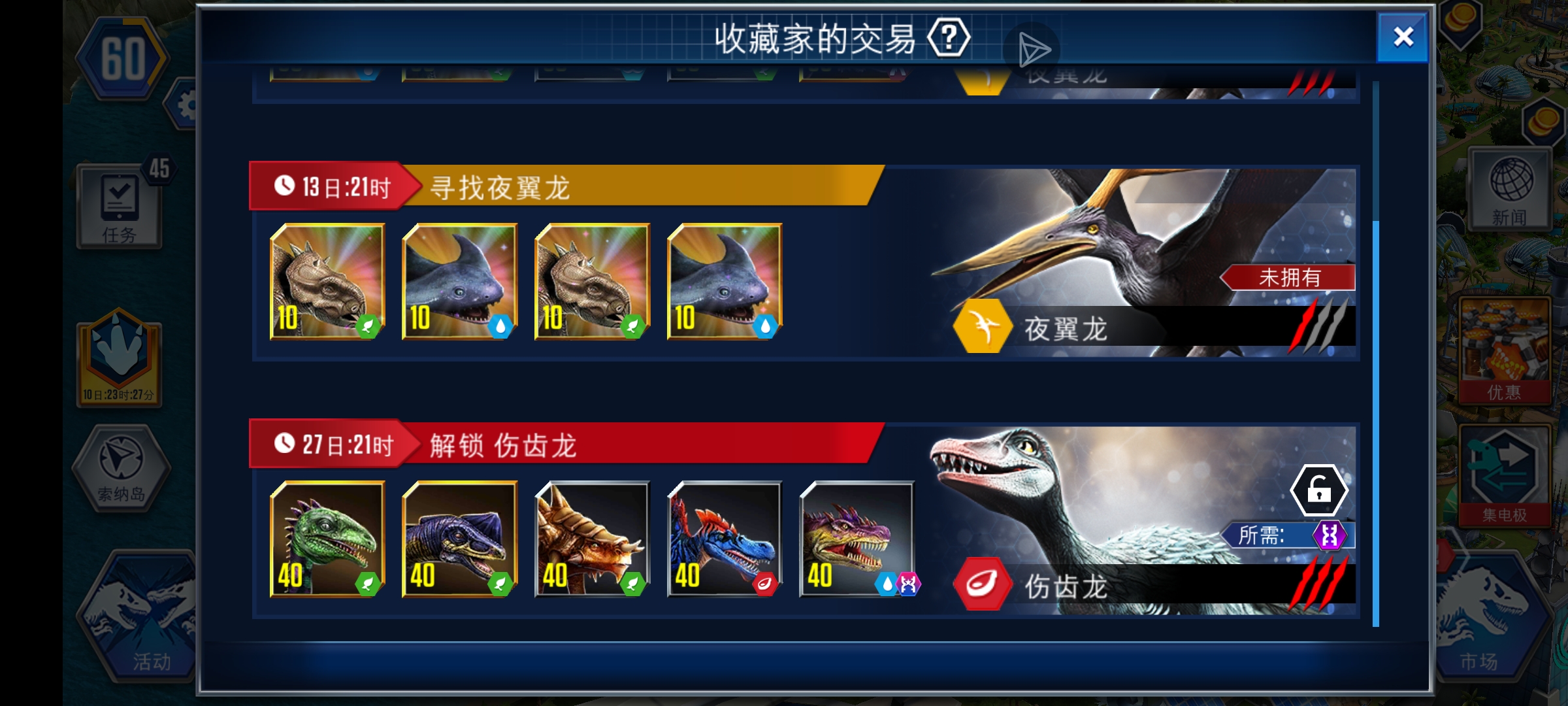Open the help icon next to 收藏家的交易 title
1568x706 pixels.
[947, 37]
